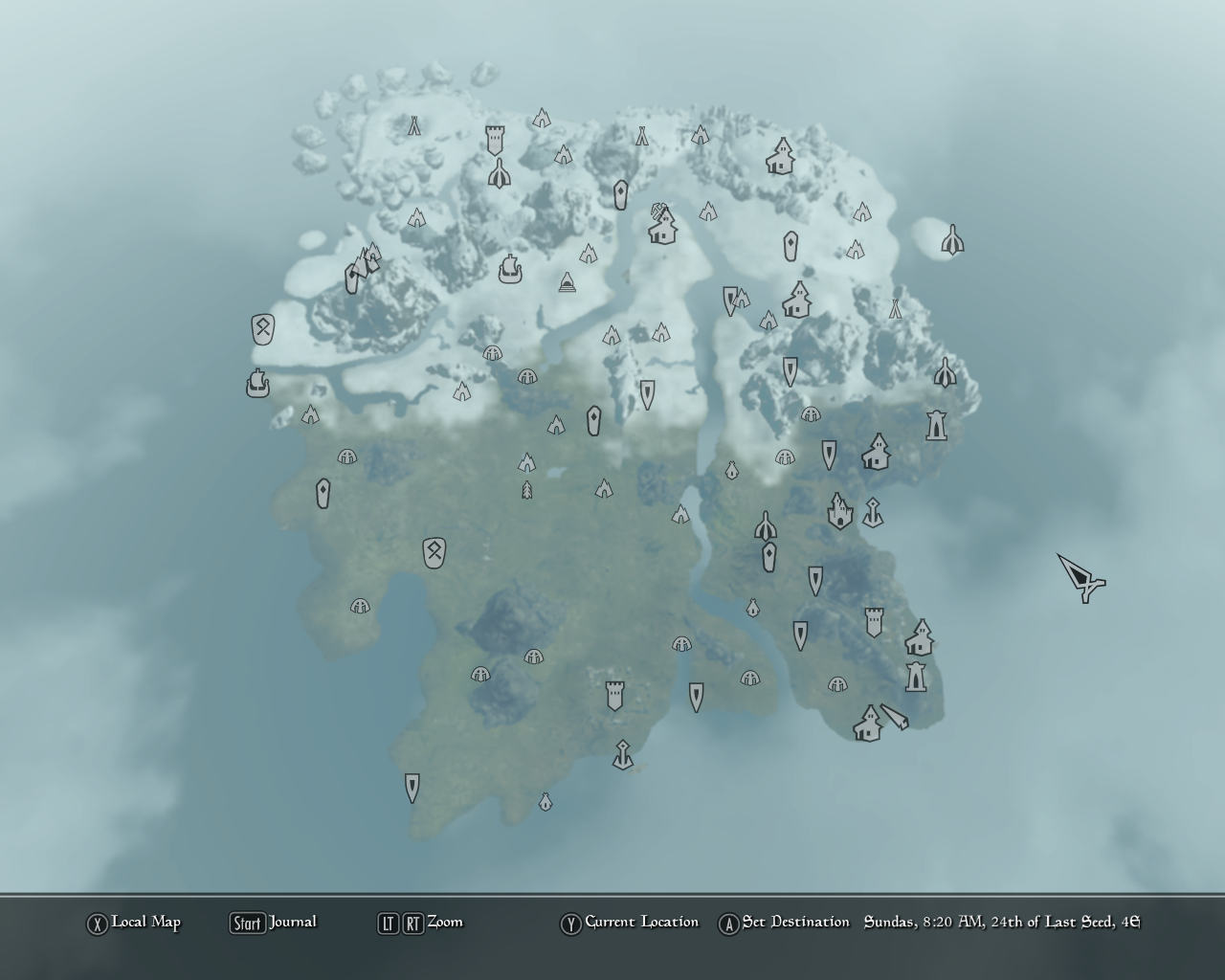Image resolution: width=1225 pixels, height=980 pixels.
Task: Click the fort tower marker above the northern ruin
Action: pos(495,140)
